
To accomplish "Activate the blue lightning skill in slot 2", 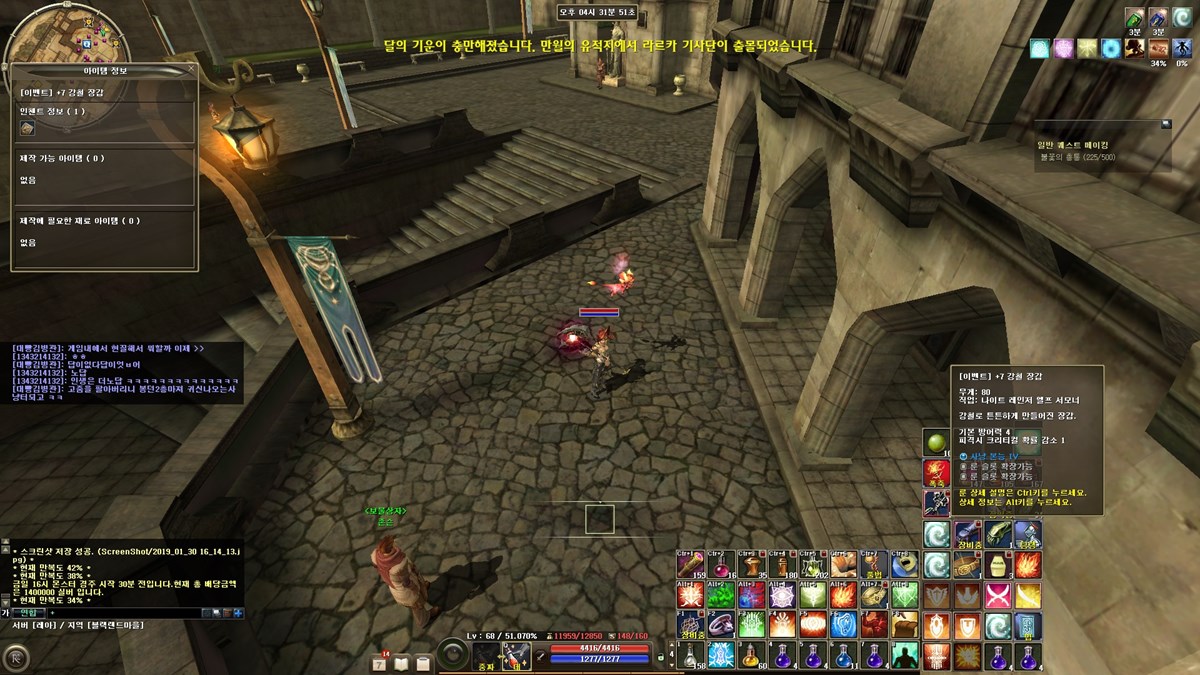I will click(x=721, y=656).
